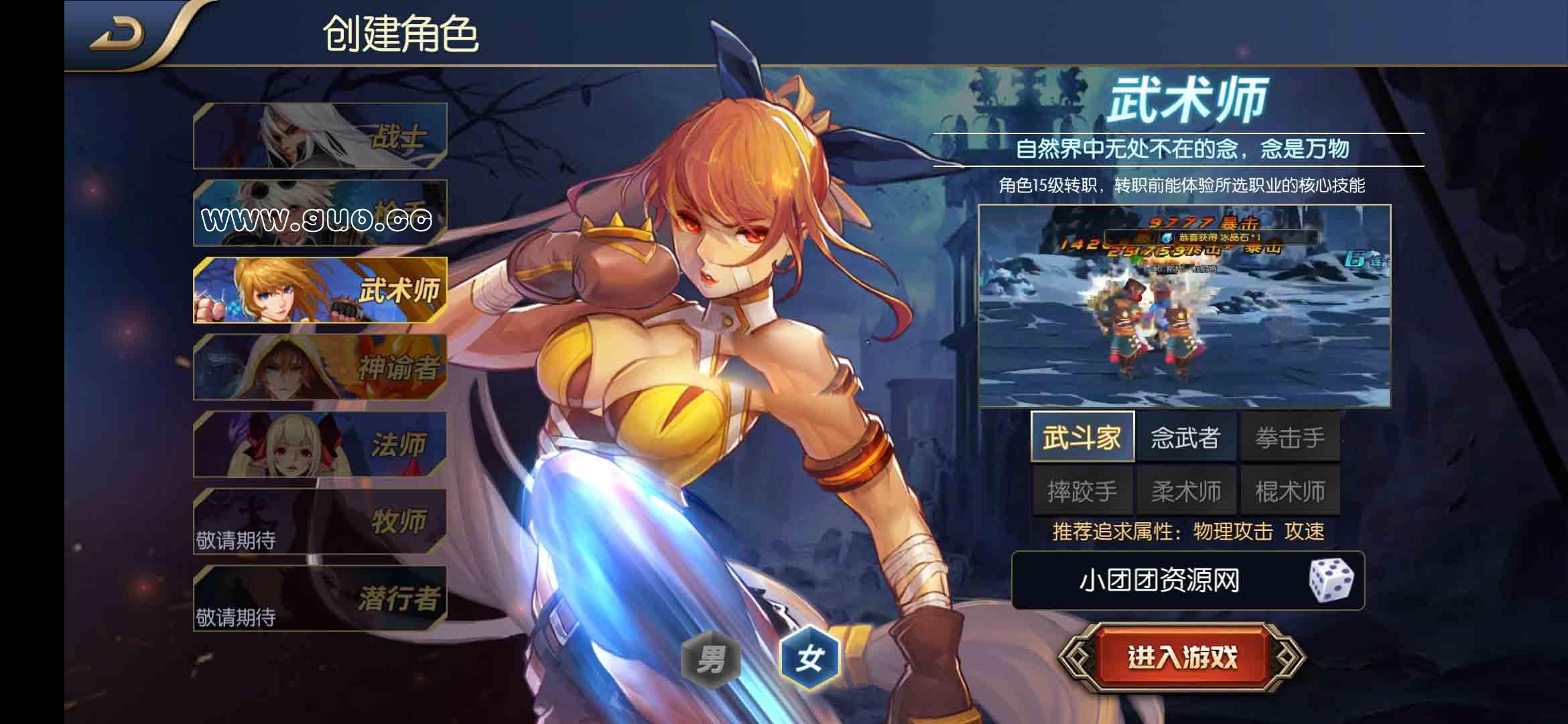Image resolution: width=1568 pixels, height=724 pixels.
Task: Toggle the 武斗家 subclass selection
Action: (1084, 436)
